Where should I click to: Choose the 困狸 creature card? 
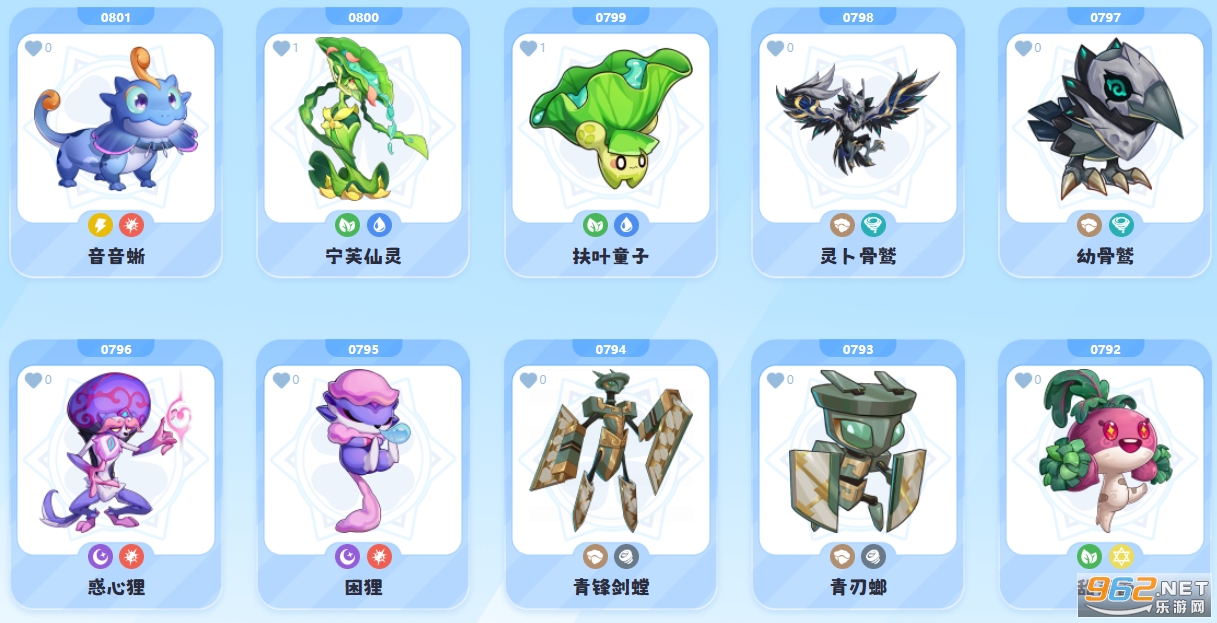coord(363,460)
